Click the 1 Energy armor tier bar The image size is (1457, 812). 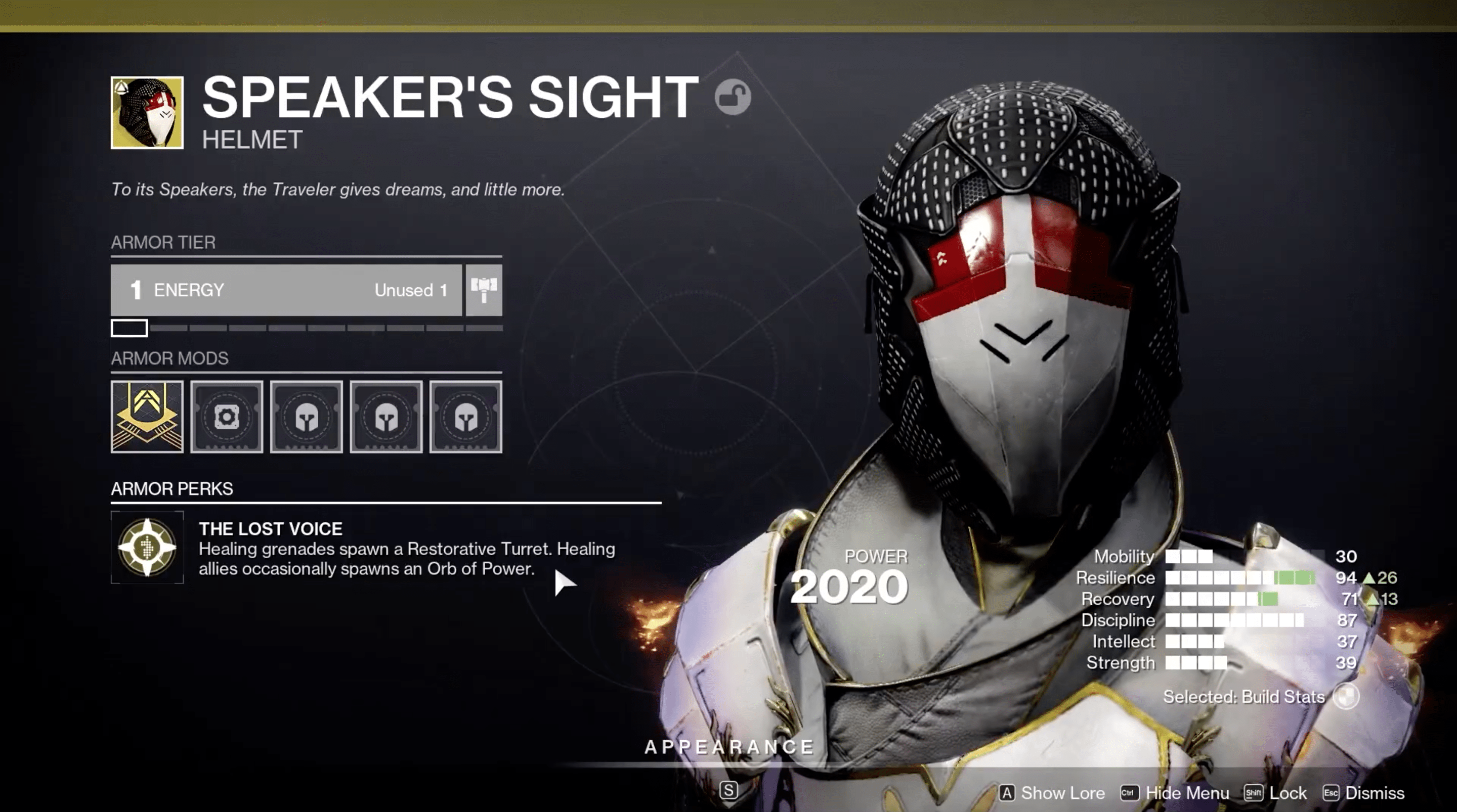tap(286, 290)
